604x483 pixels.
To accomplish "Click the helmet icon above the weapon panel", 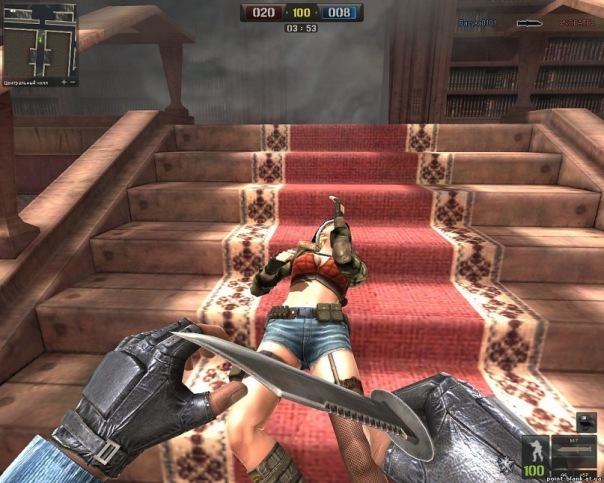I will pos(586,422).
